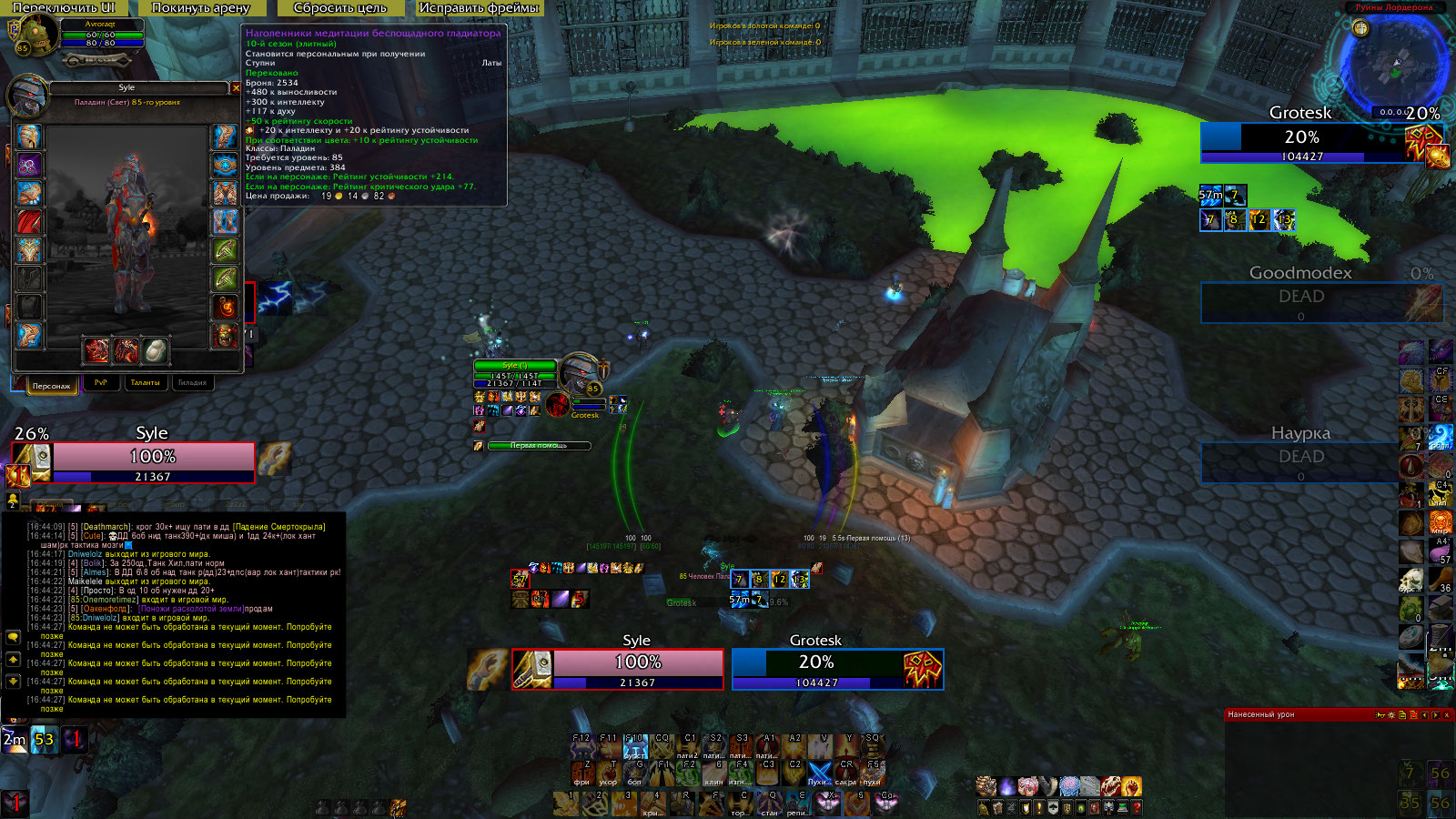
Task: Close Syle's inspect window
Action: click(x=236, y=88)
